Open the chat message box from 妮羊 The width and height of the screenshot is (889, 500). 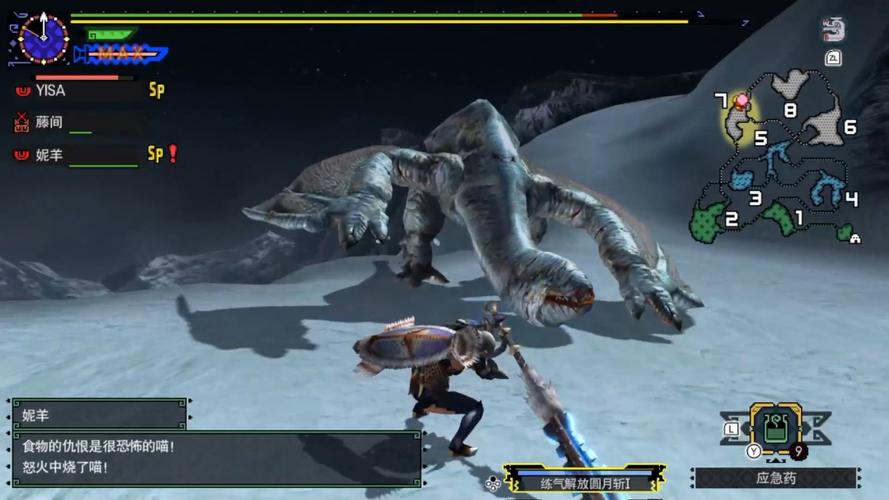pos(216,457)
